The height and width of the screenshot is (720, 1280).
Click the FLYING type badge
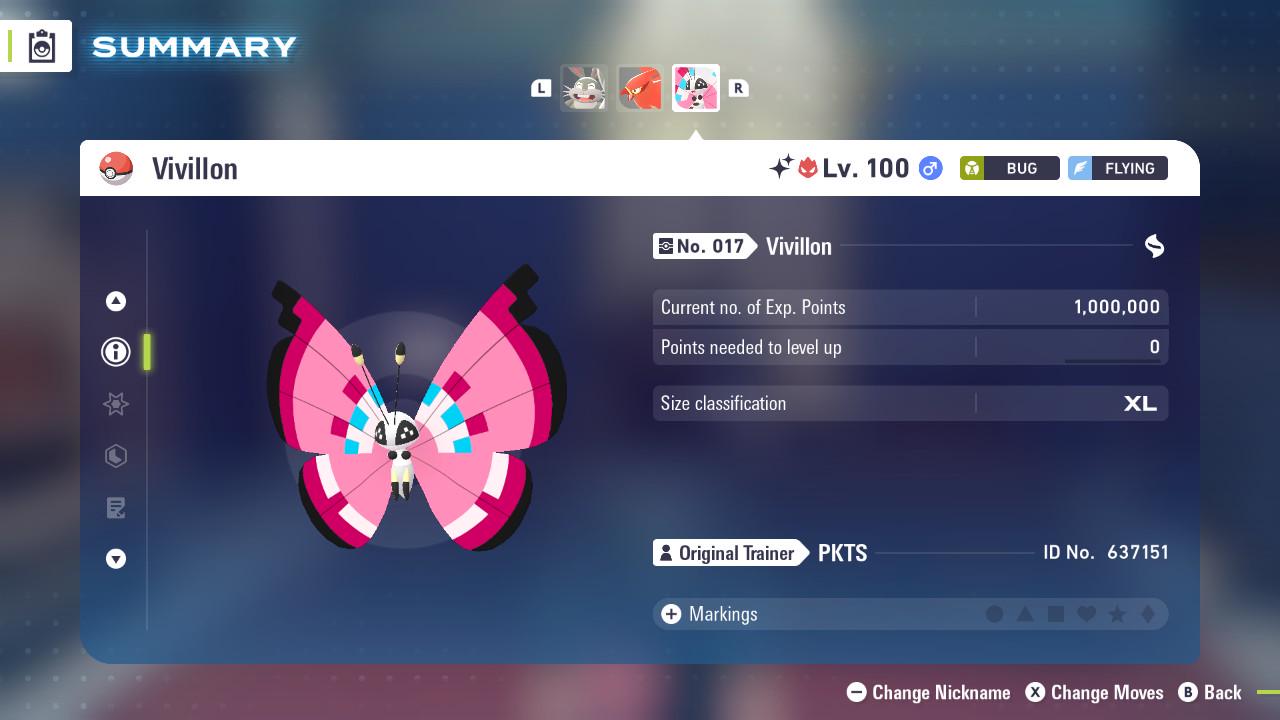pos(1117,168)
